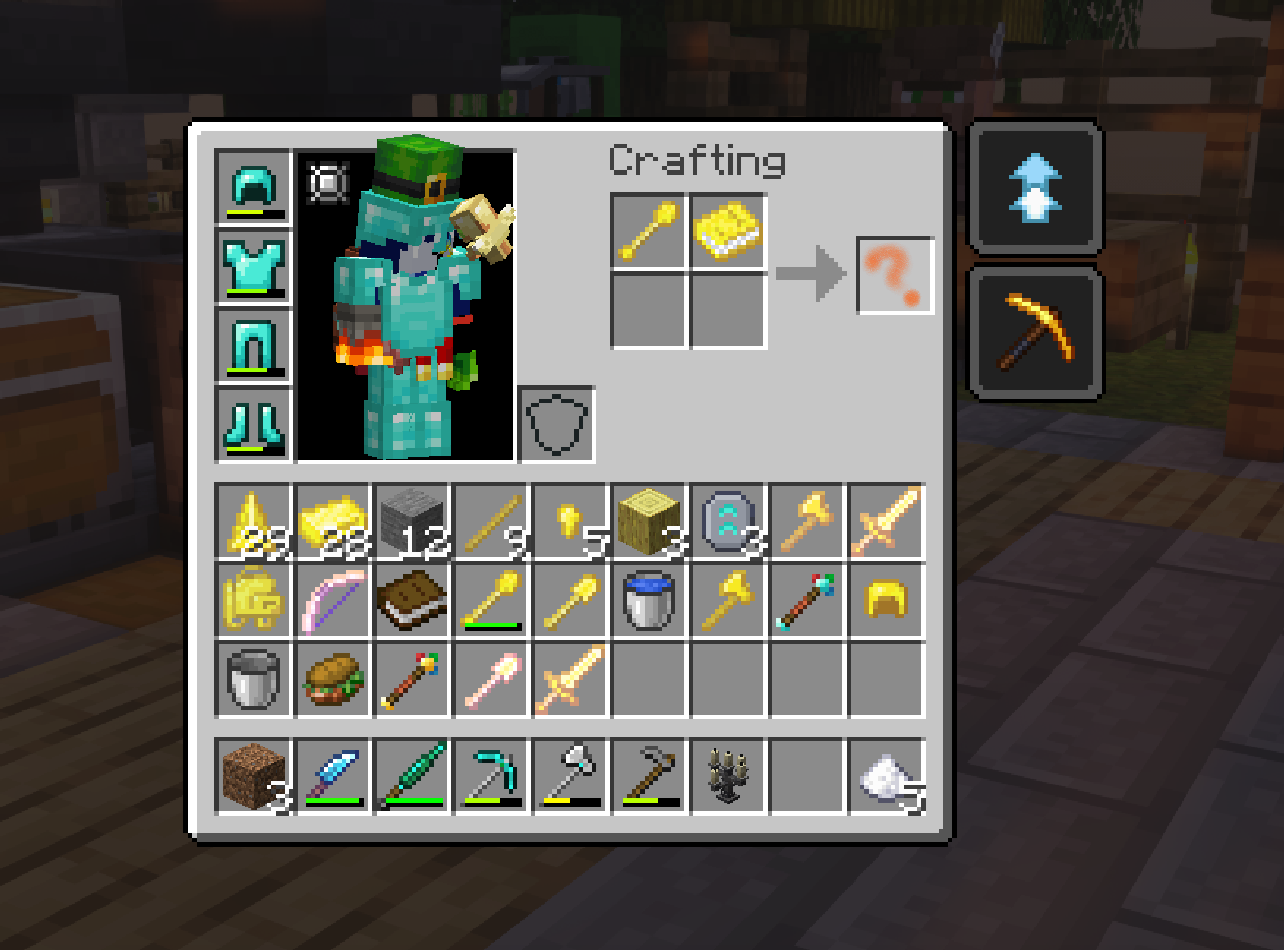The image size is (1284, 950).
Task: Select the golden horse armor
Action: click(x=252, y=600)
